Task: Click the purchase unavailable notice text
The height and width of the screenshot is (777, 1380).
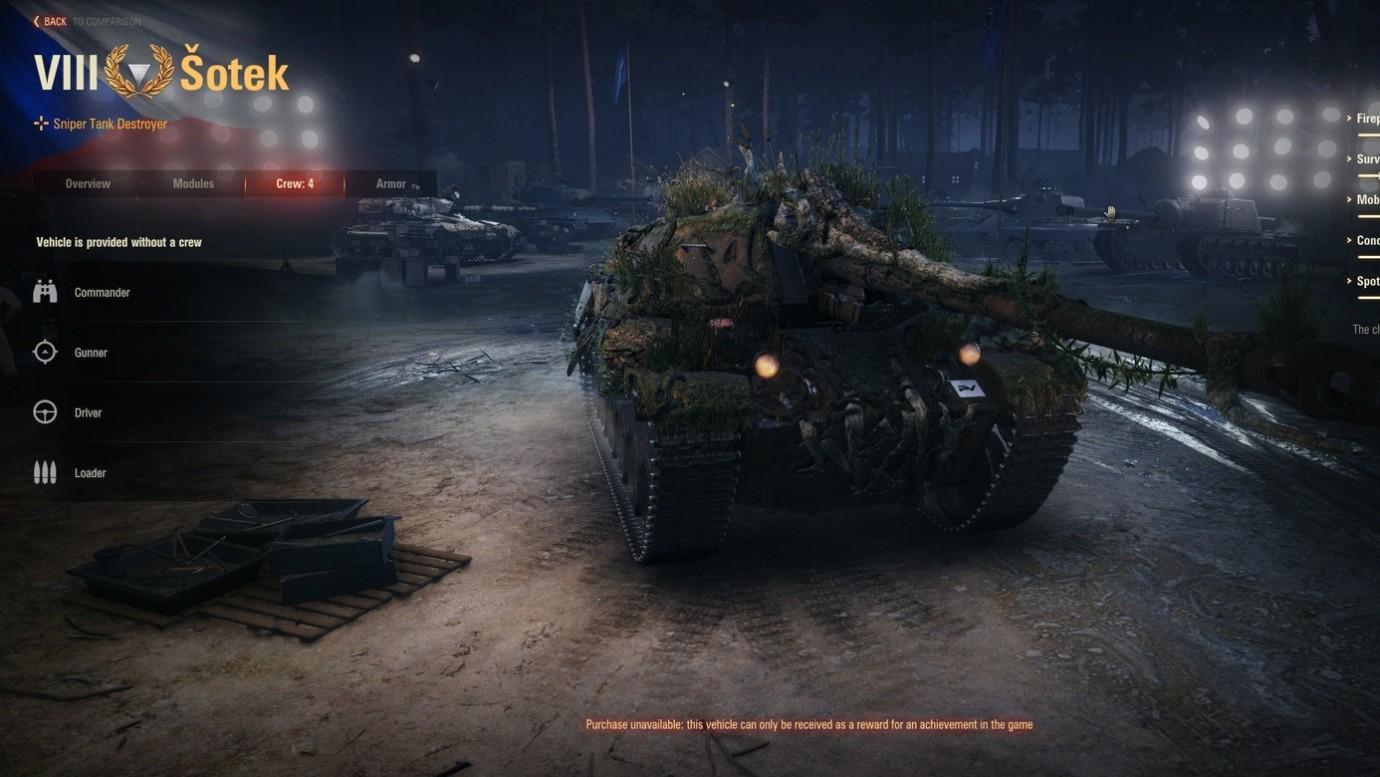Action: point(810,723)
